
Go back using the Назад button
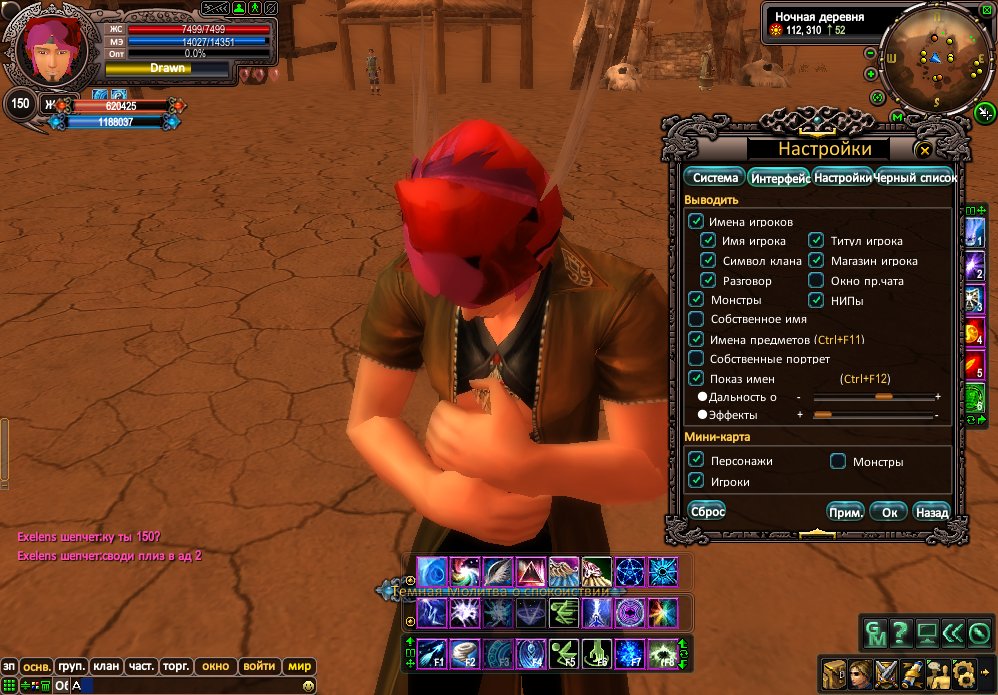[931, 511]
